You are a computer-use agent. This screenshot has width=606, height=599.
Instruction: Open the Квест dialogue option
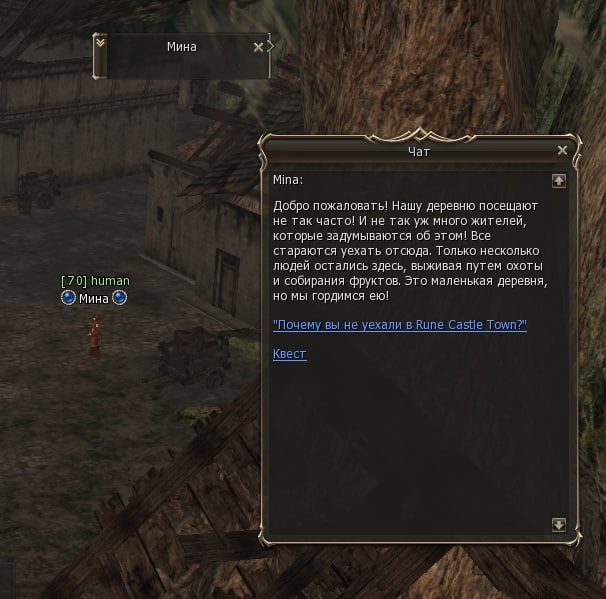(x=289, y=354)
